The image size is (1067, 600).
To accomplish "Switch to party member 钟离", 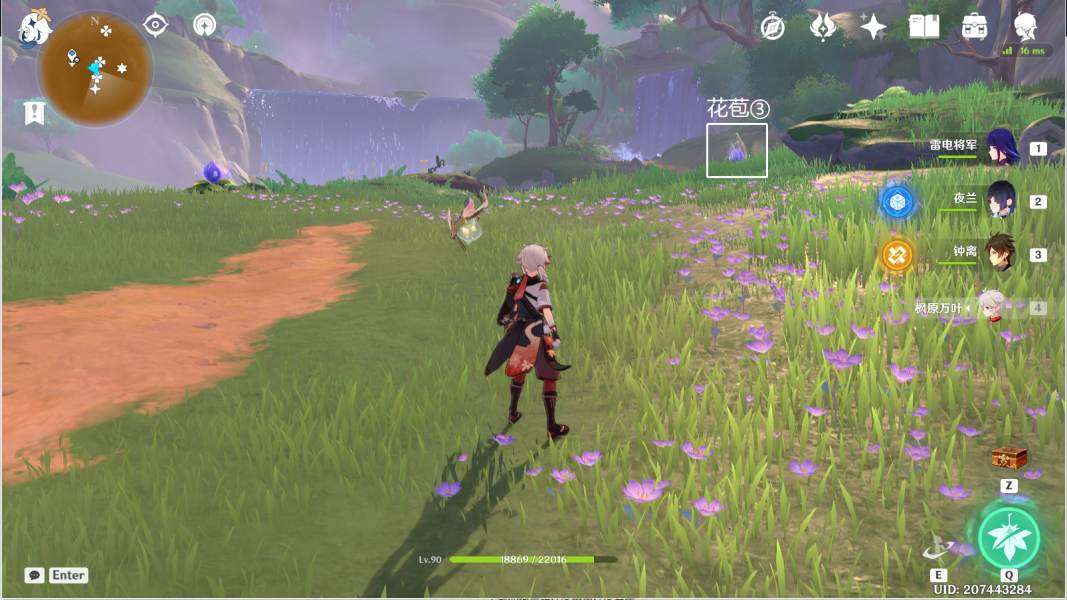I will pyautogui.click(x=1000, y=253).
